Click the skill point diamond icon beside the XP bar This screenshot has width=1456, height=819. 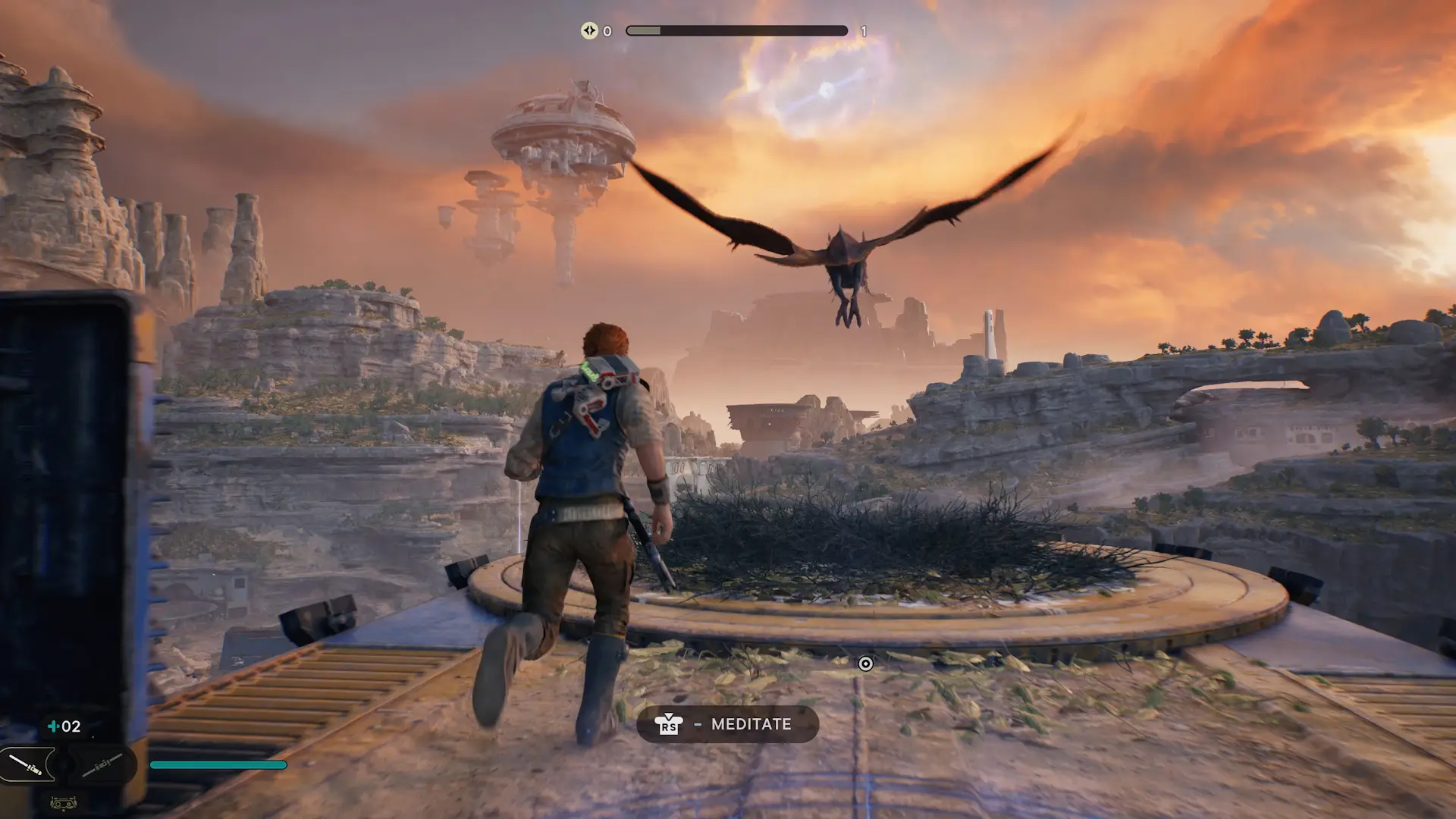click(x=591, y=31)
